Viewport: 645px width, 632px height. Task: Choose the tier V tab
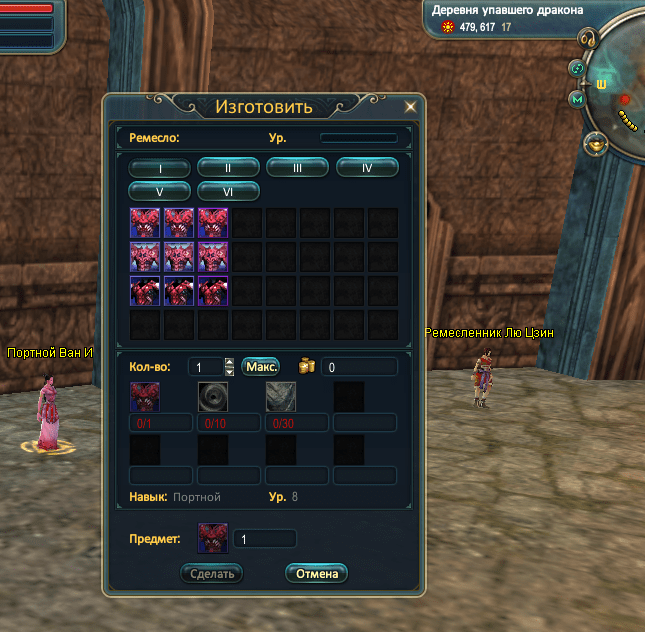[x=159, y=190]
